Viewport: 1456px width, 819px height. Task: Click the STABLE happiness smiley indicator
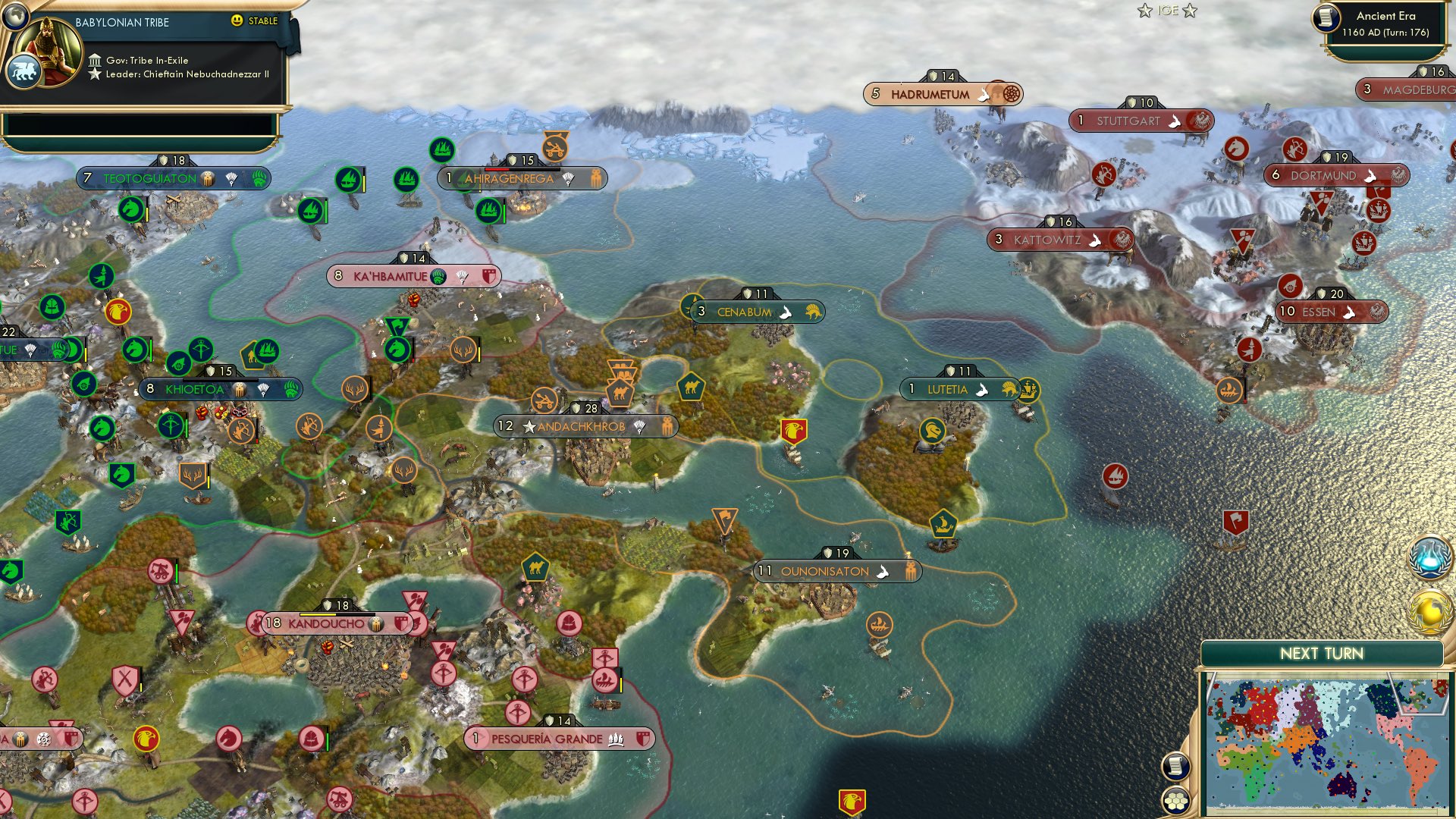(237, 22)
